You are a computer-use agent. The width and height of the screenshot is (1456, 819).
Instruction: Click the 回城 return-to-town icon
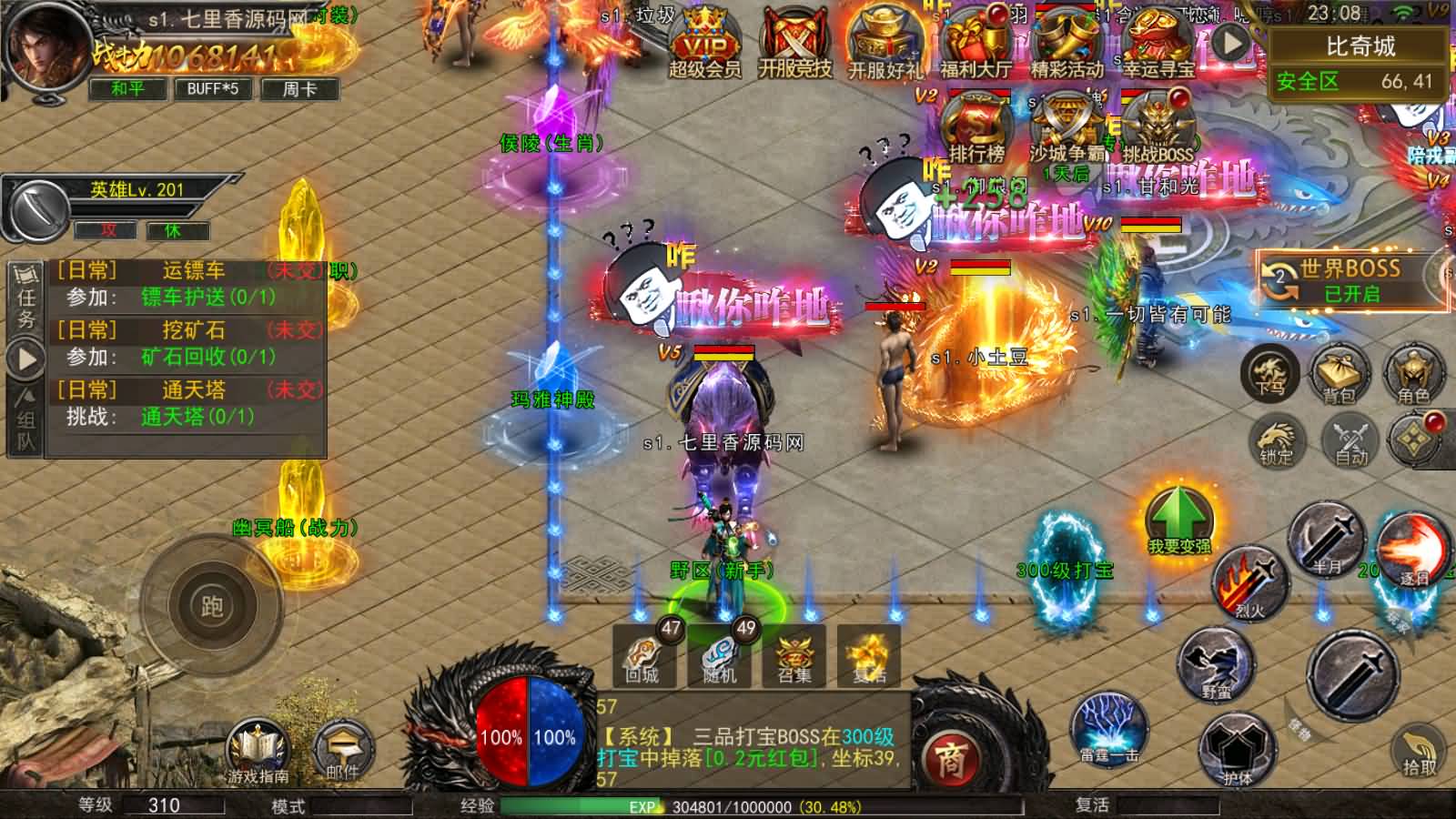click(x=642, y=657)
